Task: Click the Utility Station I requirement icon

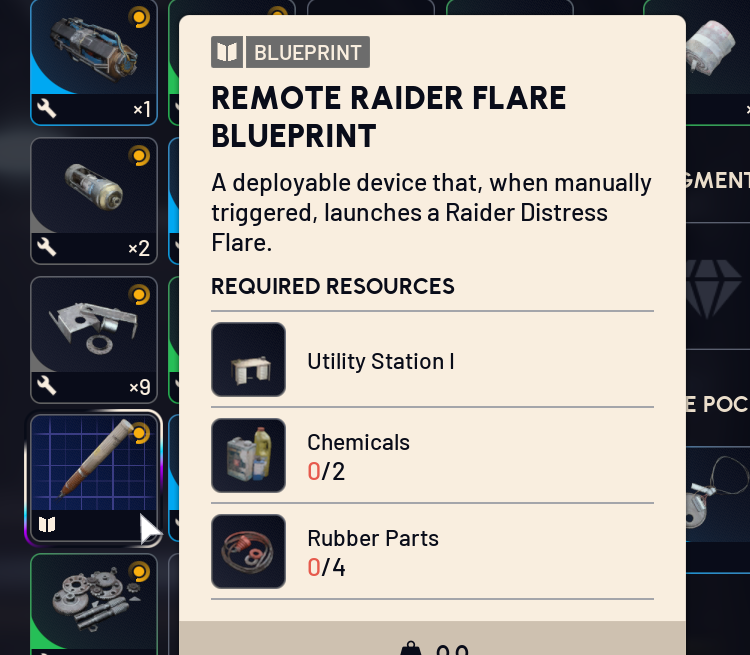Action: [x=248, y=359]
